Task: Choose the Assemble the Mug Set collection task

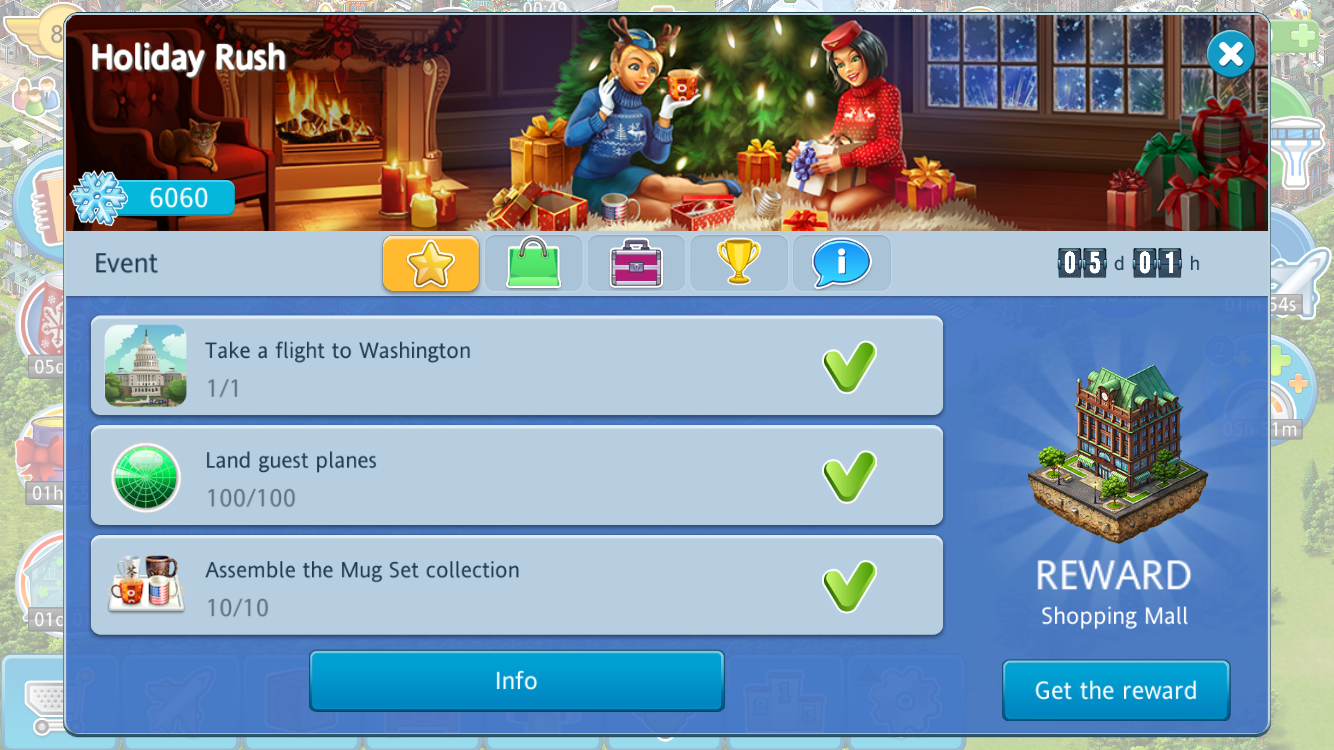Action: (516, 586)
